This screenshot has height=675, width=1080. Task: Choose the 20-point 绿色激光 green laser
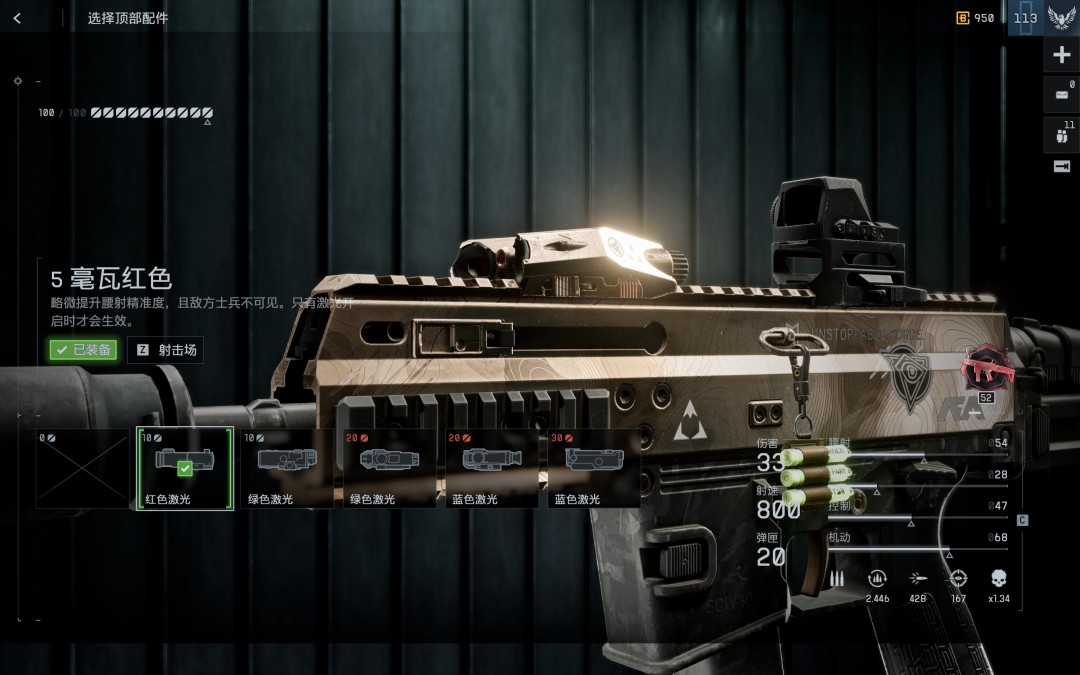[x=388, y=468]
